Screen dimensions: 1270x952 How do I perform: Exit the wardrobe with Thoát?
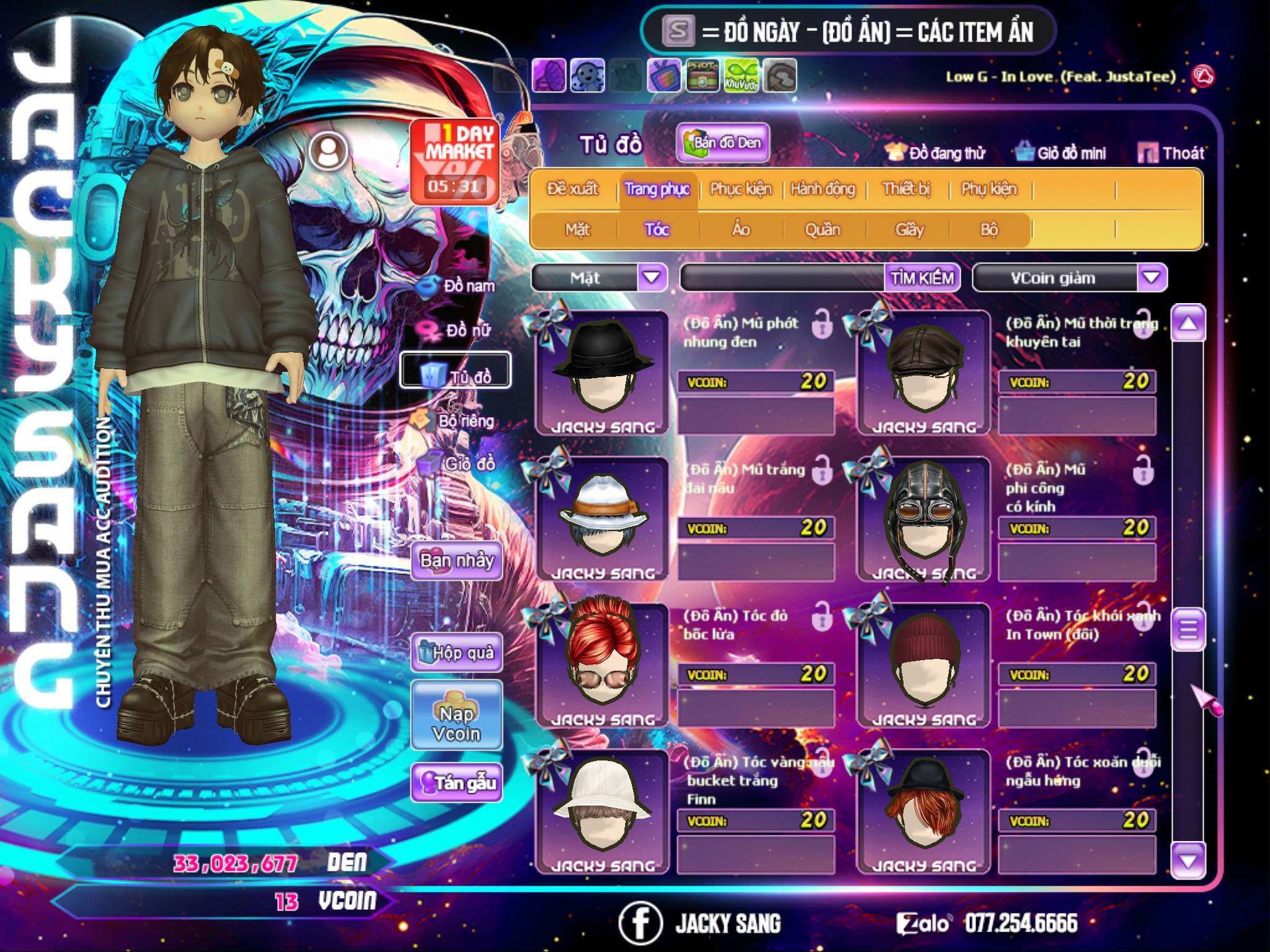point(1171,153)
